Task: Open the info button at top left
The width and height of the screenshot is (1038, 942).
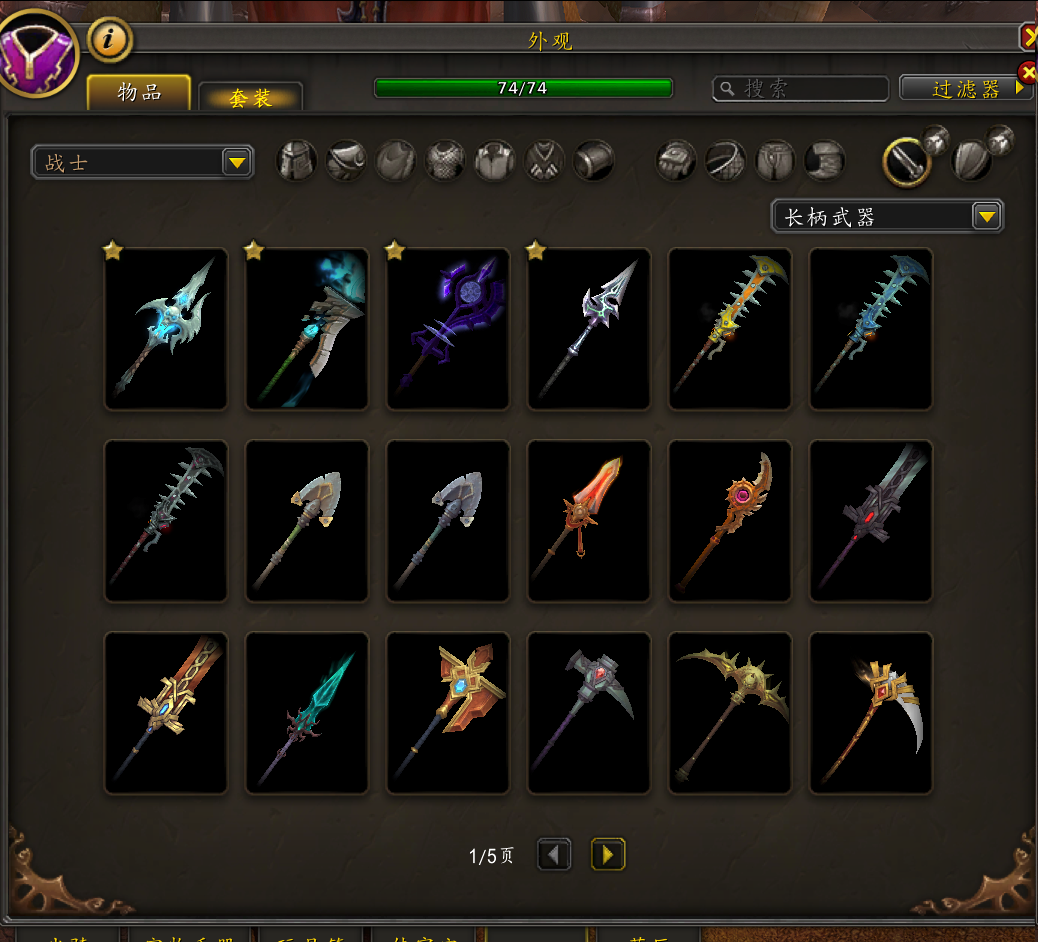Action: pyautogui.click(x=110, y=40)
